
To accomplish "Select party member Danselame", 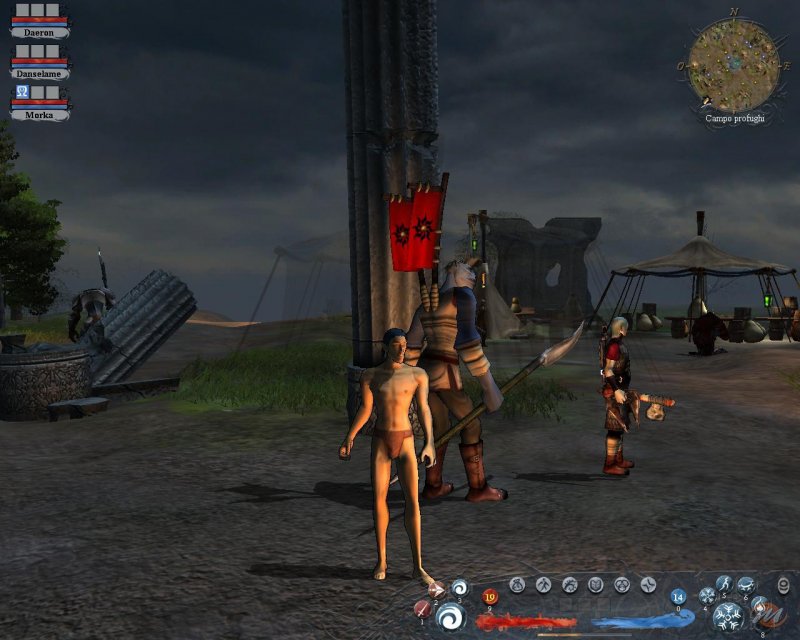I will [40, 73].
